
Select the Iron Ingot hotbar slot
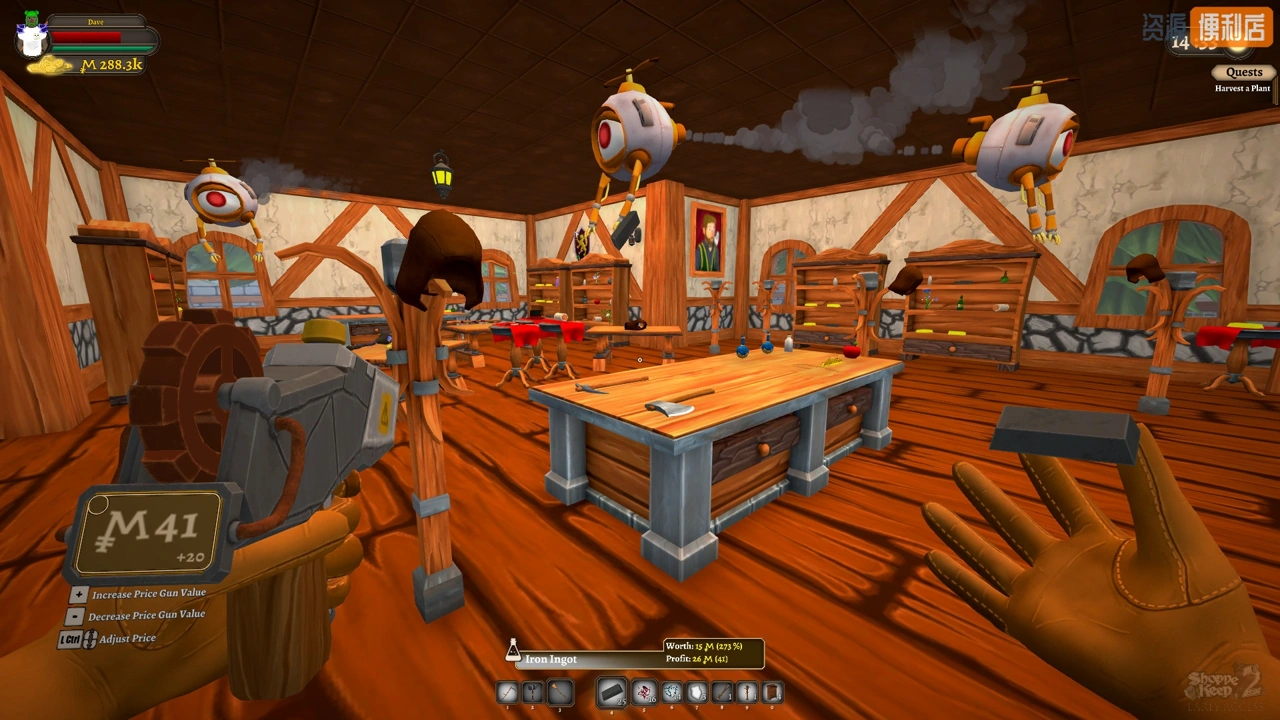613,692
